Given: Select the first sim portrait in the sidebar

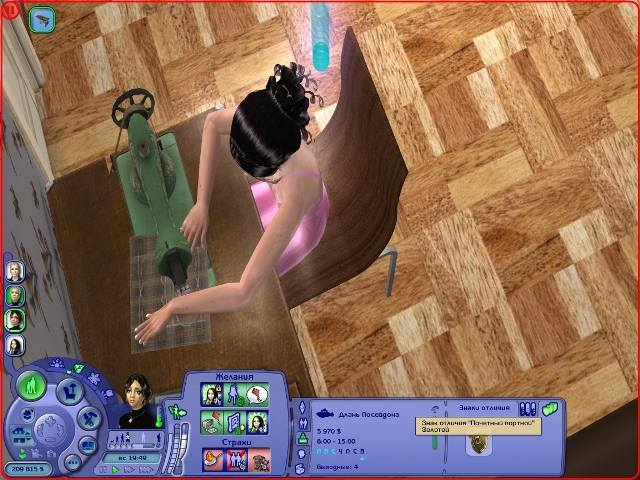Looking at the screenshot, I should 15,271.
